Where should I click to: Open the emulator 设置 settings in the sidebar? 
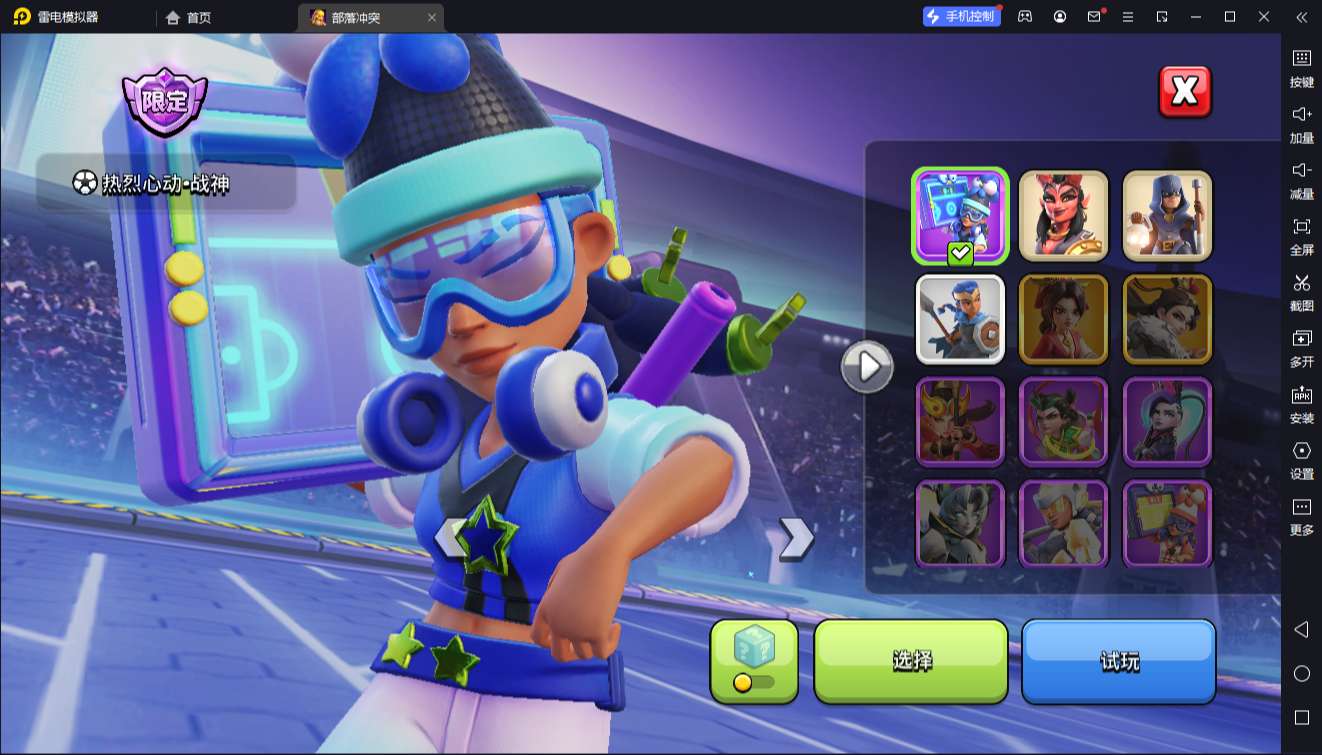1301,459
